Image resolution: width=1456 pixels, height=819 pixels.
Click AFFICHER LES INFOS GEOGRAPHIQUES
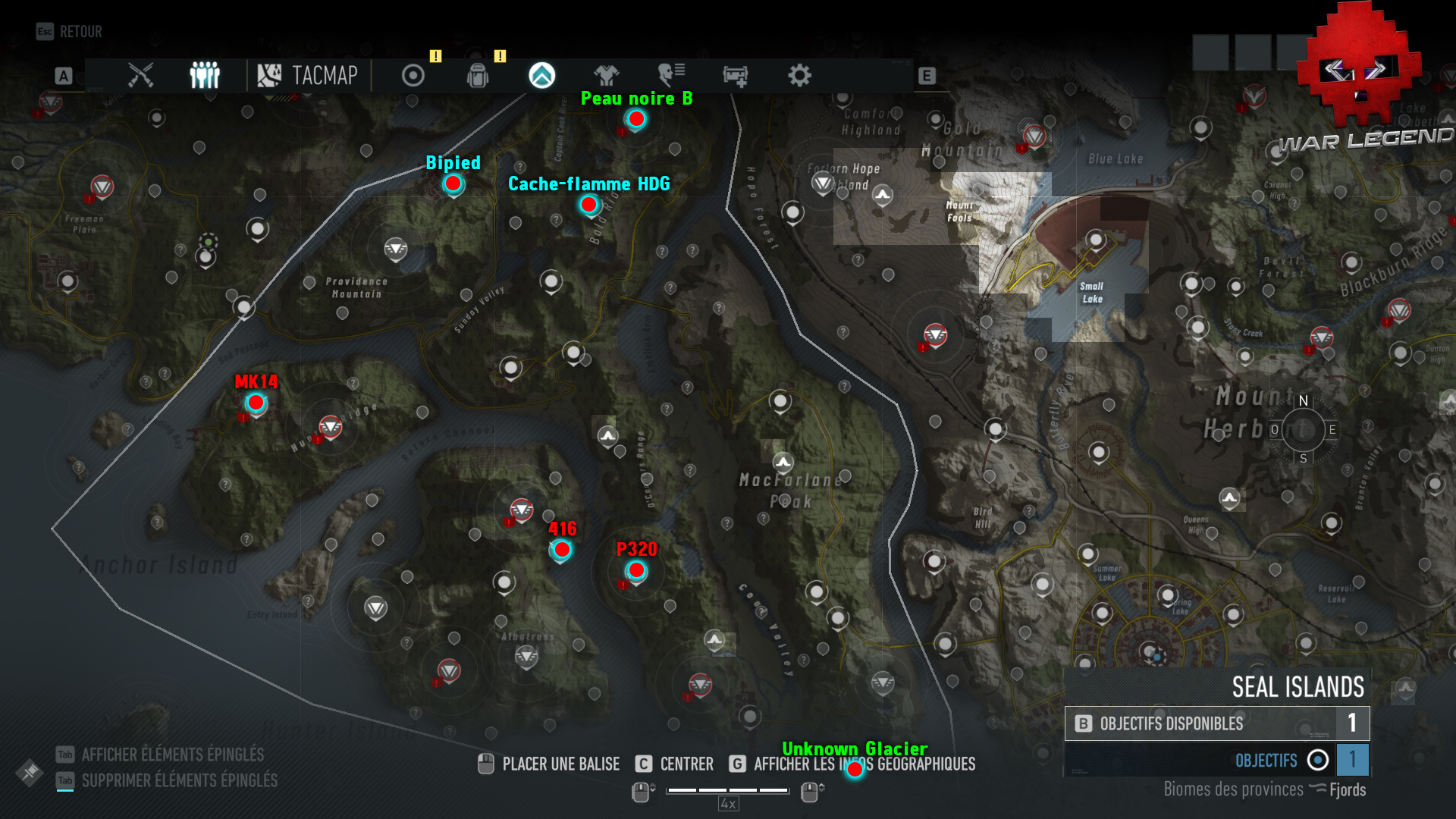coord(864,764)
